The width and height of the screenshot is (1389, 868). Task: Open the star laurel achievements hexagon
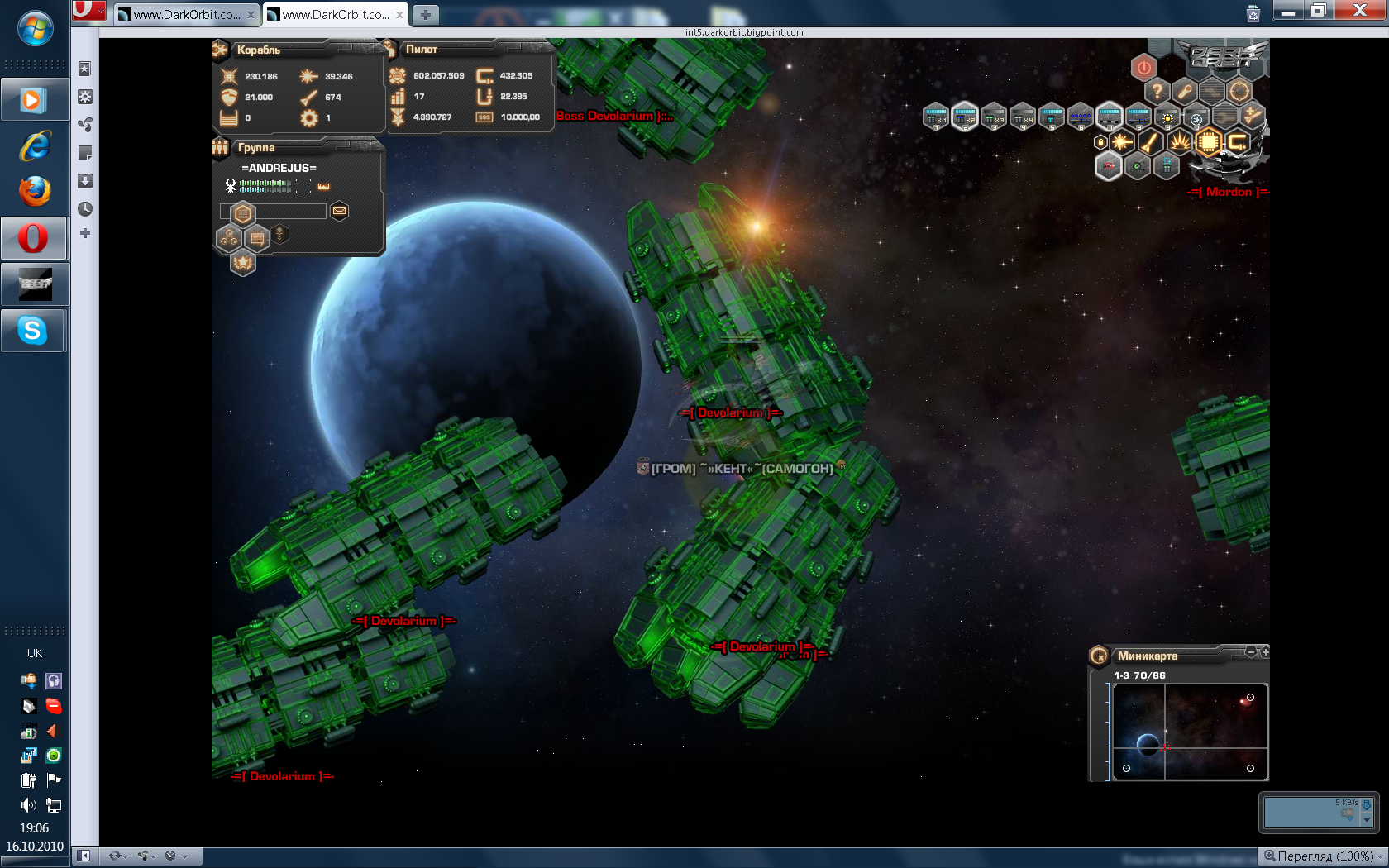242,264
